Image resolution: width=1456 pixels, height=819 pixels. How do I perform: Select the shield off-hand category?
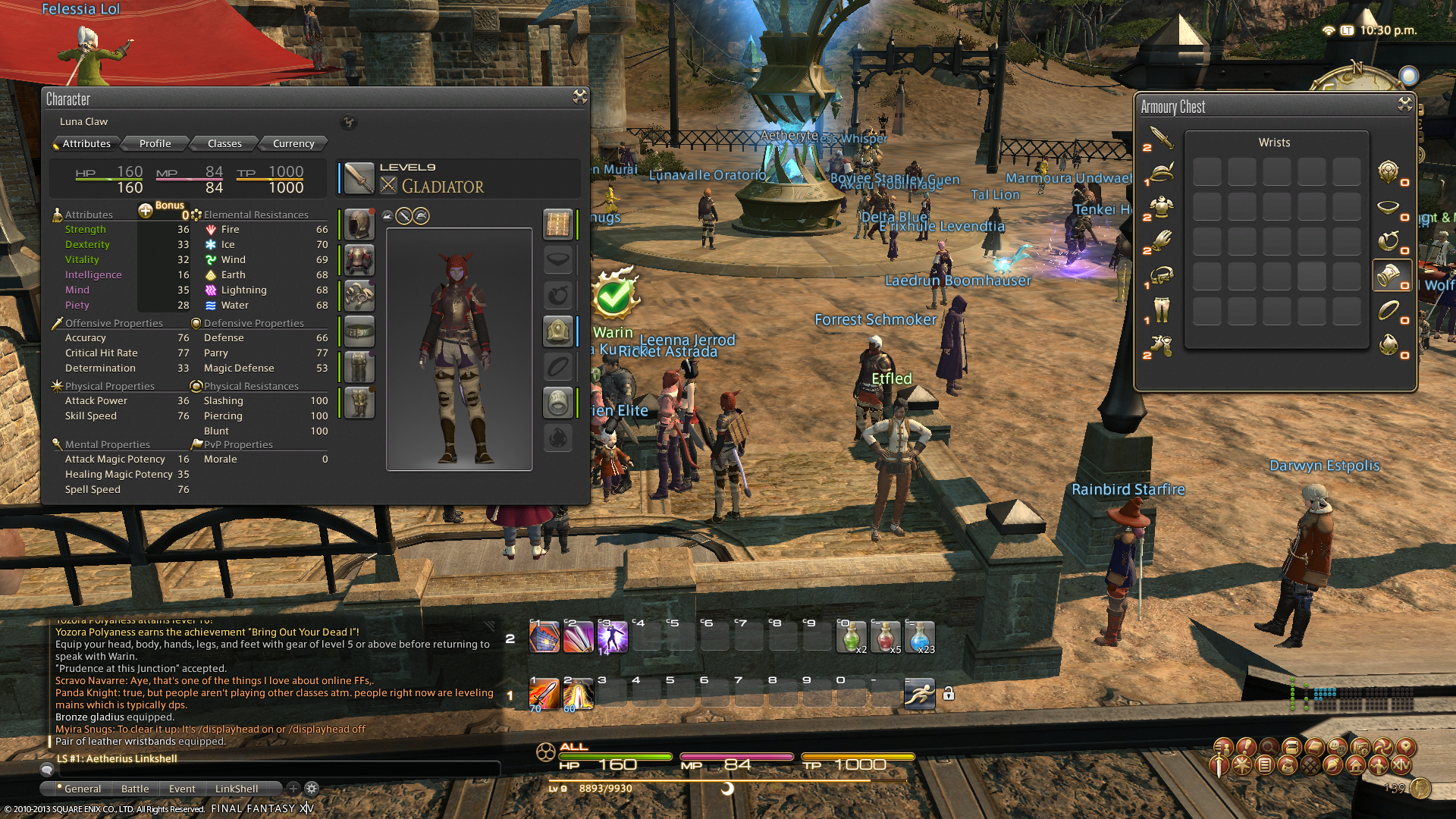coord(1389,172)
